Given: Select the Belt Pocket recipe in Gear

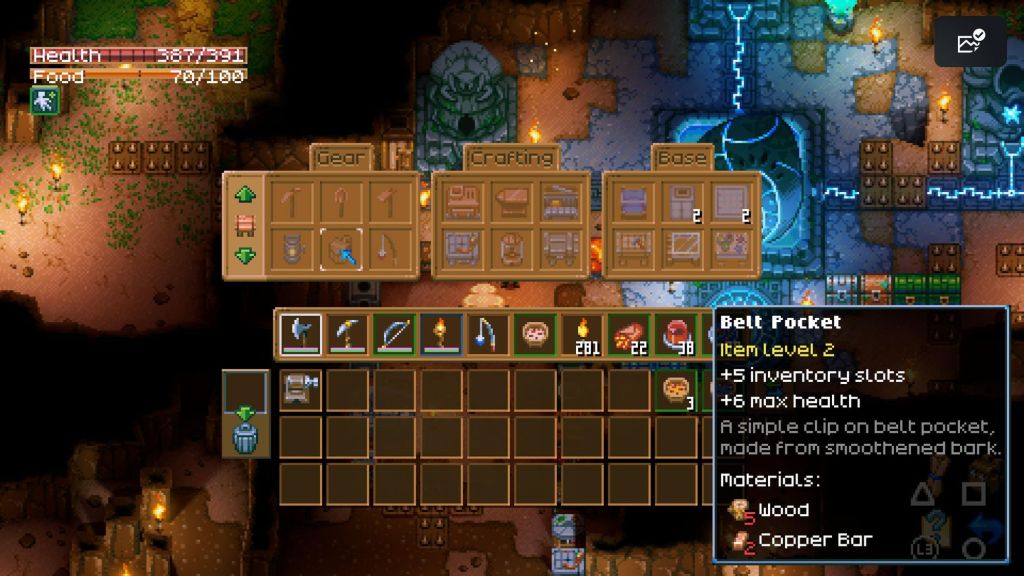Looking at the screenshot, I should tap(340, 248).
